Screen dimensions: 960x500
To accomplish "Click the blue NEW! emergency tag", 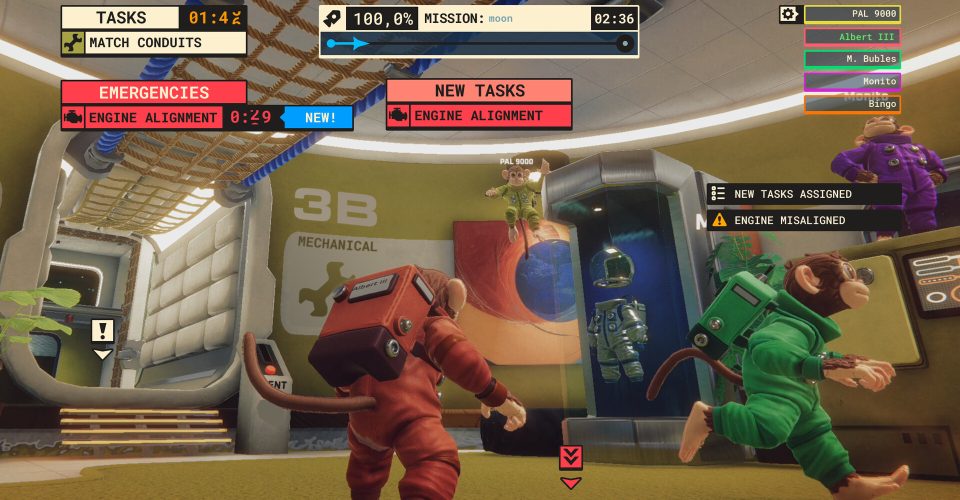I will (x=320, y=117).
